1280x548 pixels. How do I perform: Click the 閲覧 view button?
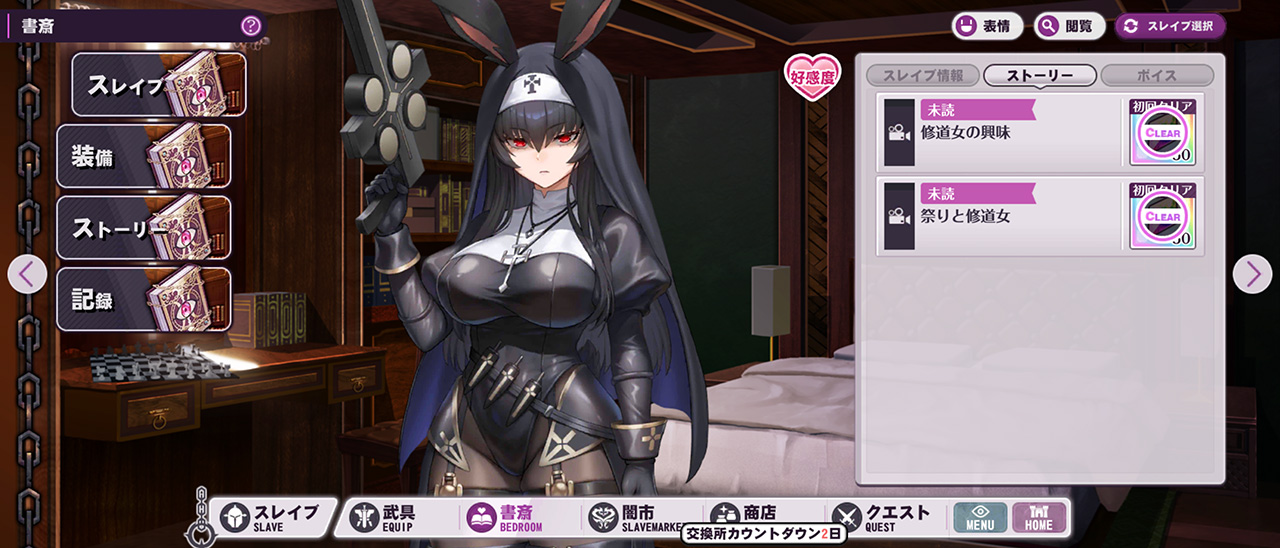click(x=1069, y=26)
